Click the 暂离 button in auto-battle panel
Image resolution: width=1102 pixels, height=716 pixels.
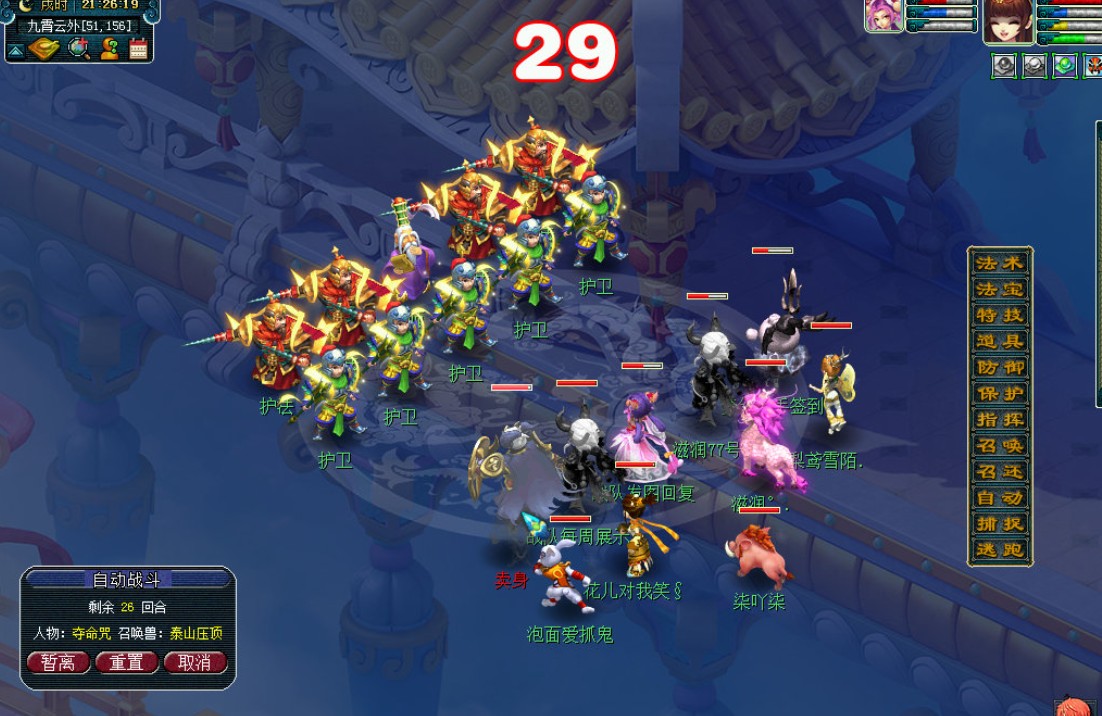[58, 662]
